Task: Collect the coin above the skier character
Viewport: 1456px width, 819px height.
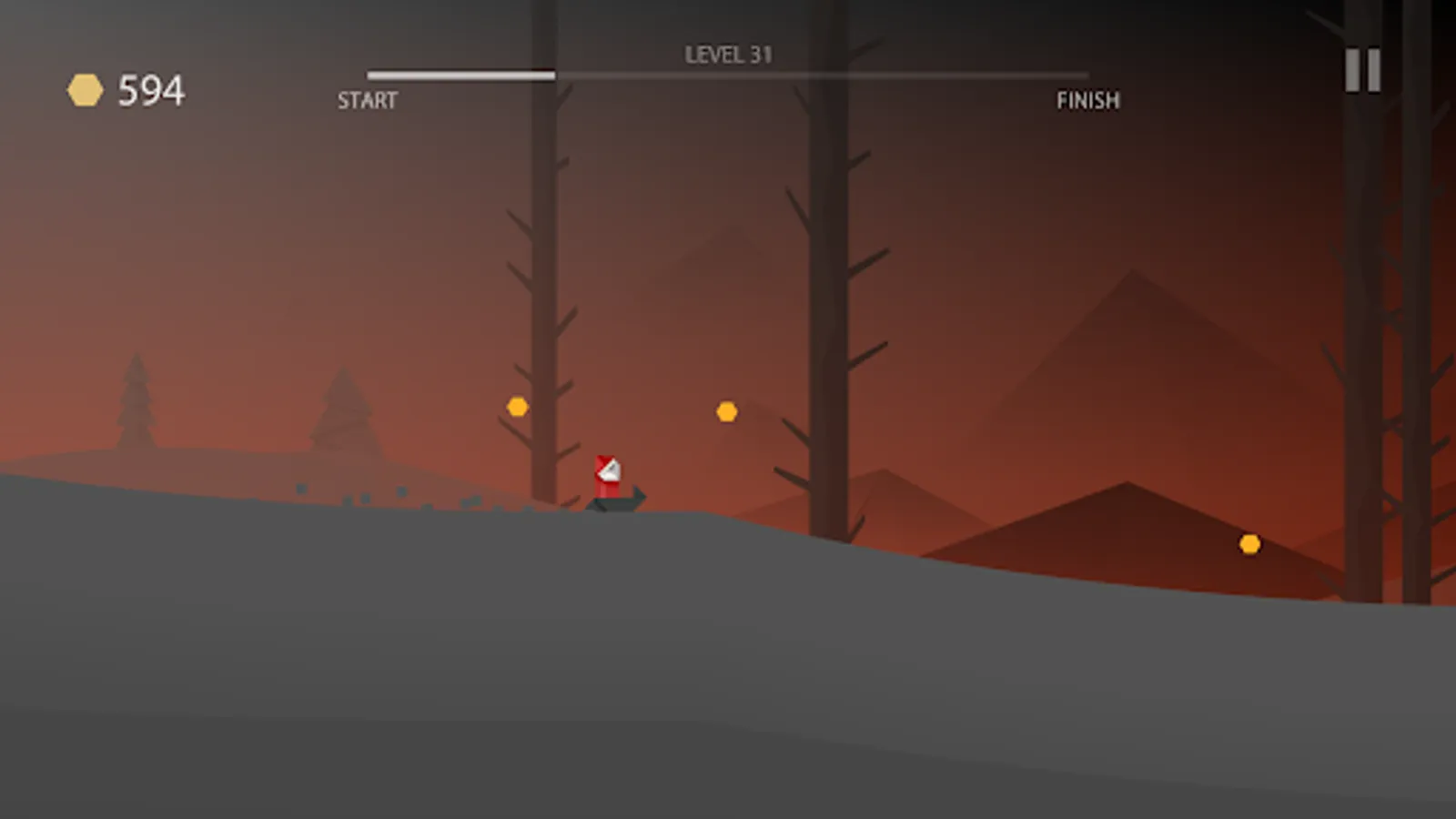Action: click(x=725, y=411)
